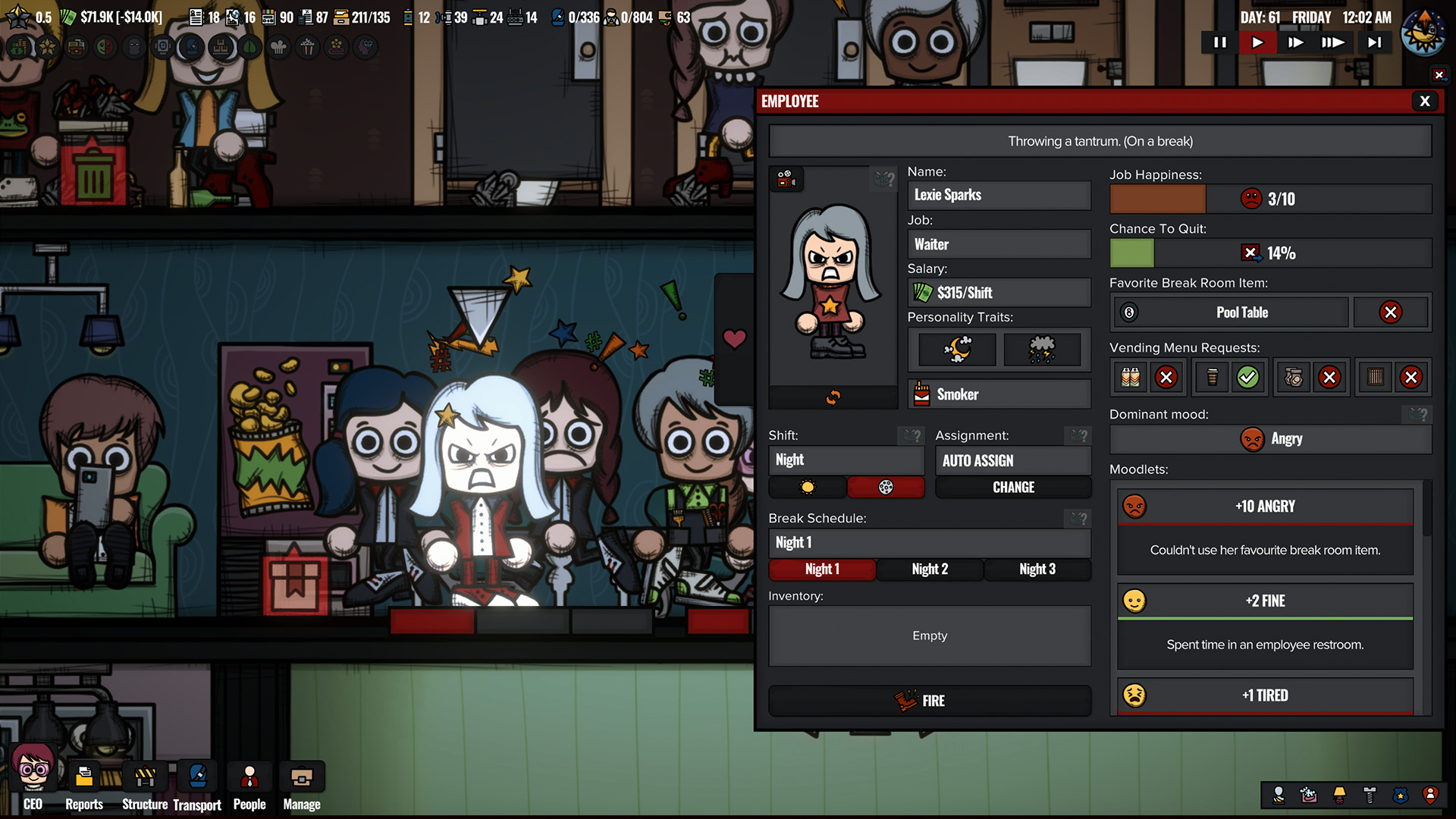Pause the game
1456x819 pixels.
pyautogui.click(x=1219, y=42)
